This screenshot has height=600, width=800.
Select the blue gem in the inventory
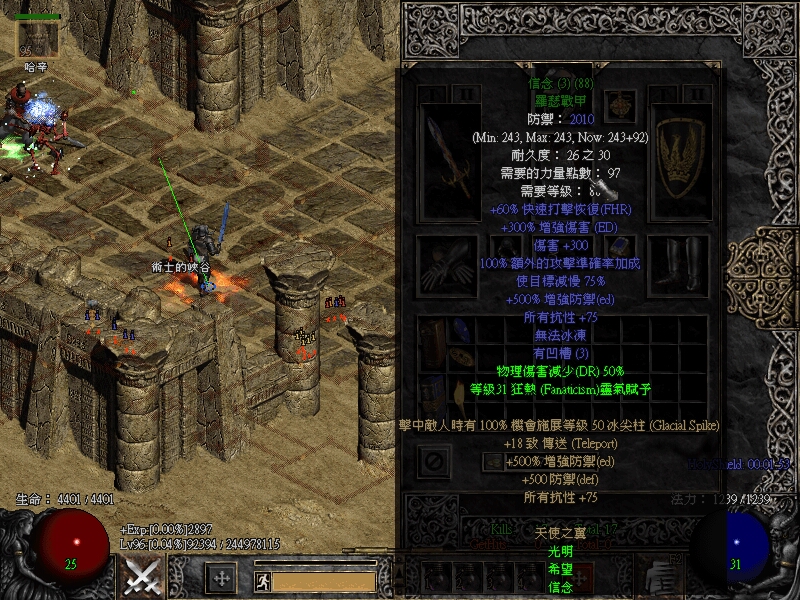(x=463, y=331)
